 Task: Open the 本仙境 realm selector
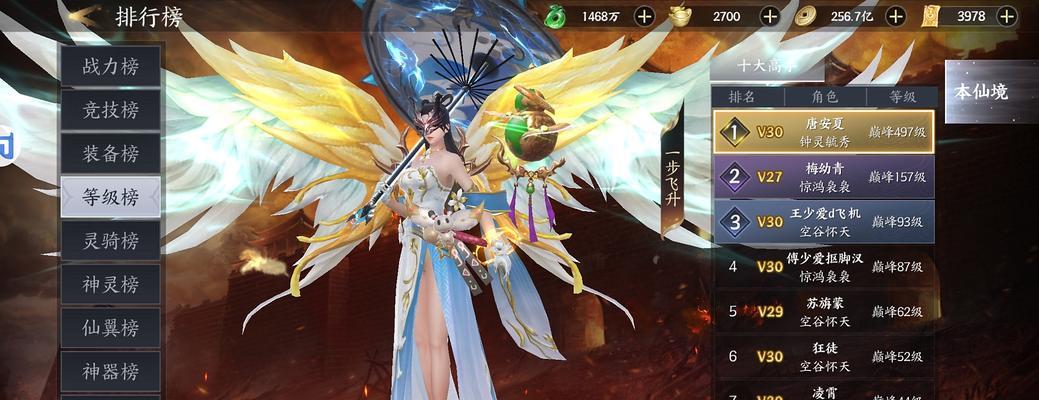tap(990, 92)
